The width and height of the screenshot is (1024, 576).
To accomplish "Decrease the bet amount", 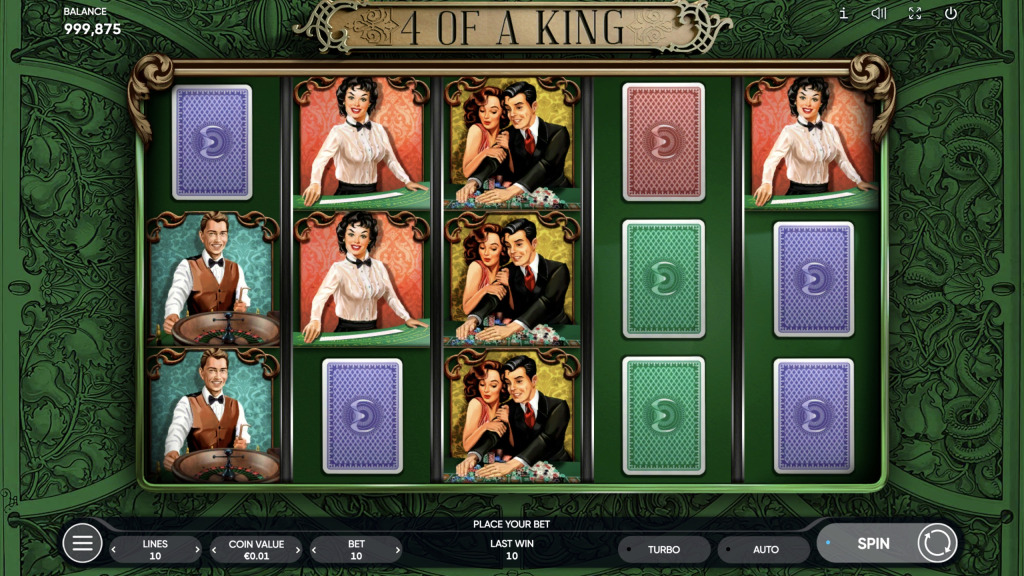I will pyautogui.click(x=316, y=550).
